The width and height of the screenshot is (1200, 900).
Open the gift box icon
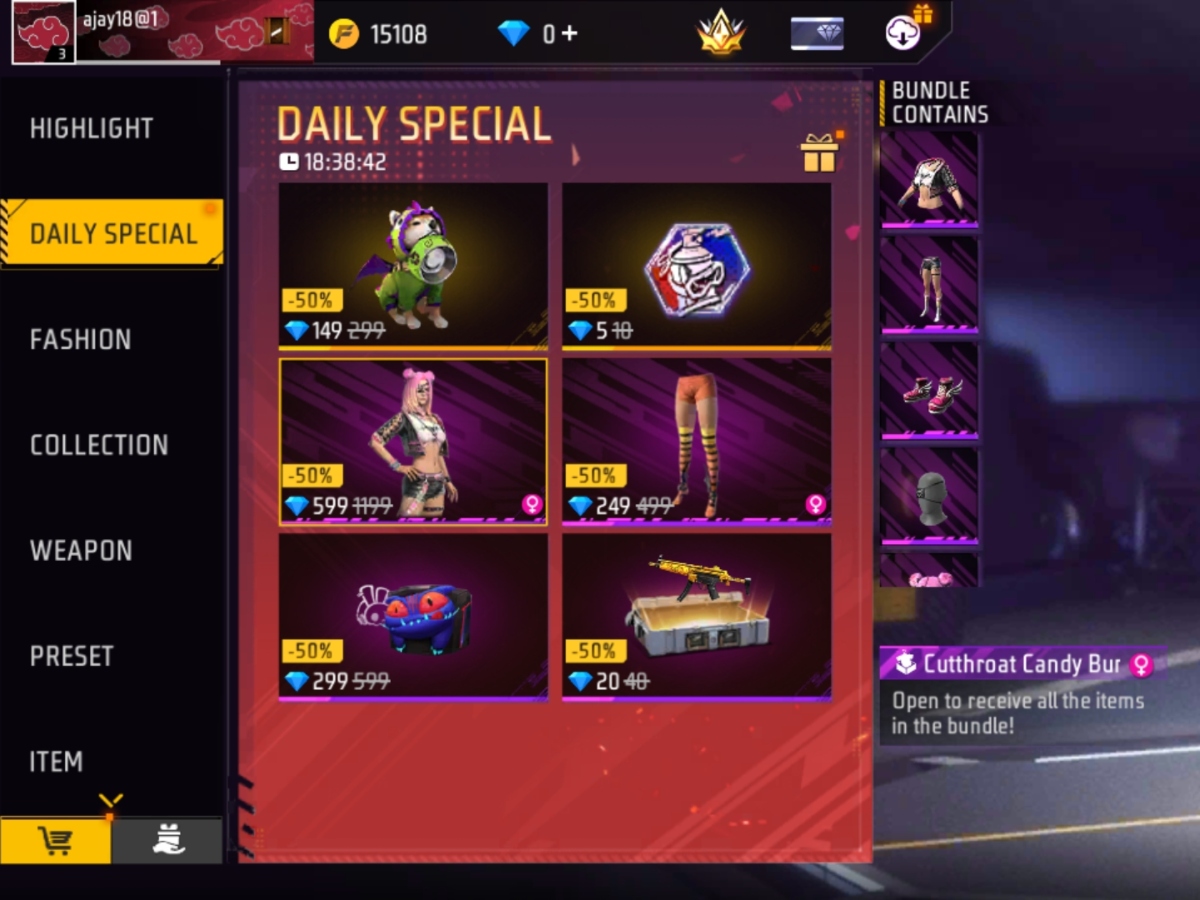819,153
